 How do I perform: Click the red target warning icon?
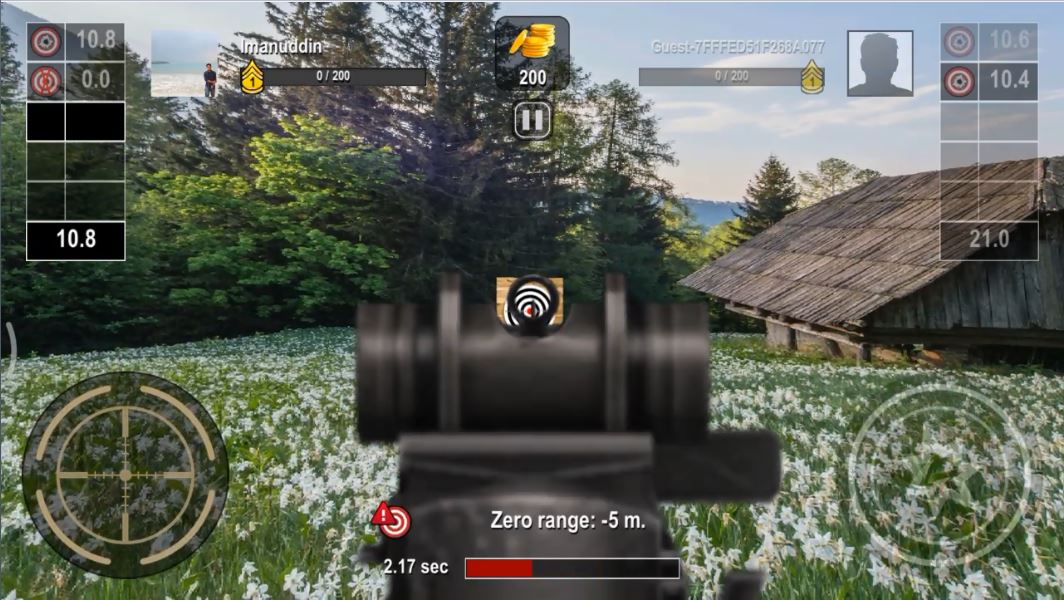coord(392,519)
